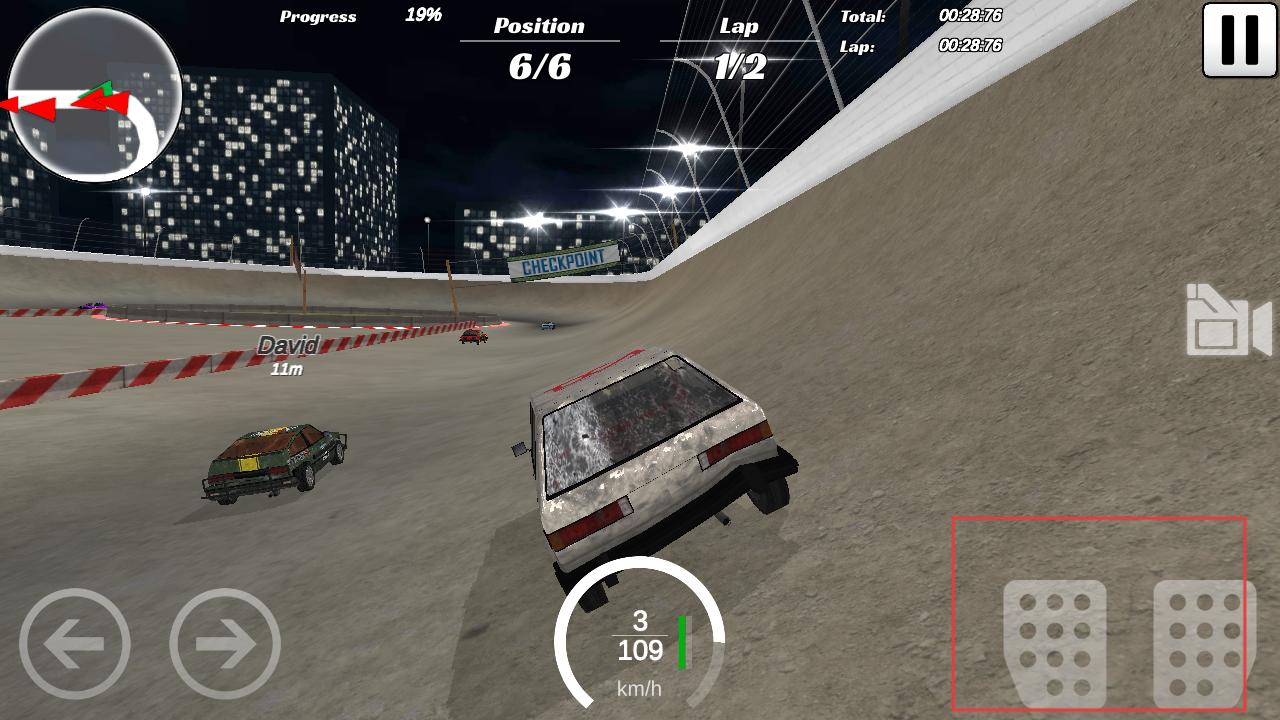This screenshot has height=720, width=1280.
Task: Steer right with the right arrow
Action: [225, 643]
